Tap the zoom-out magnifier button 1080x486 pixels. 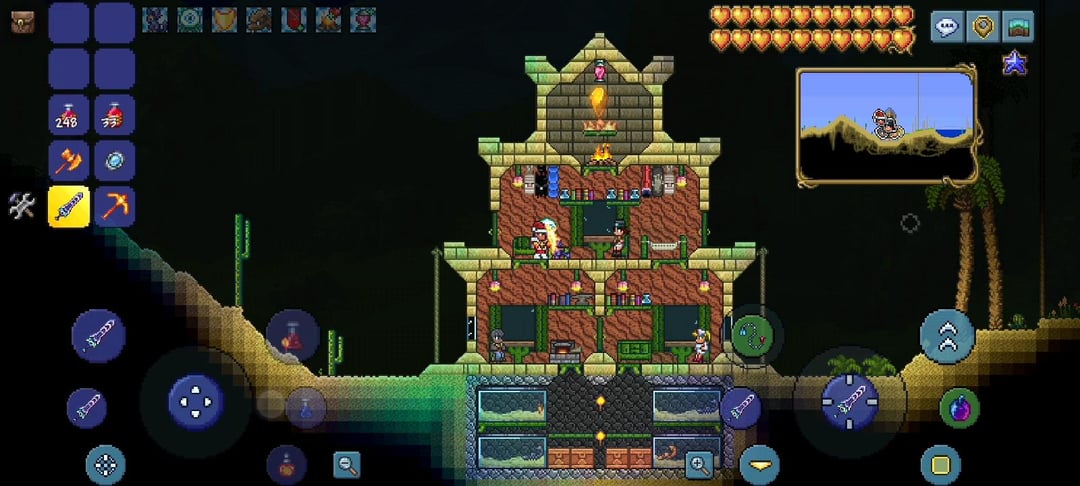coord(347,464)
